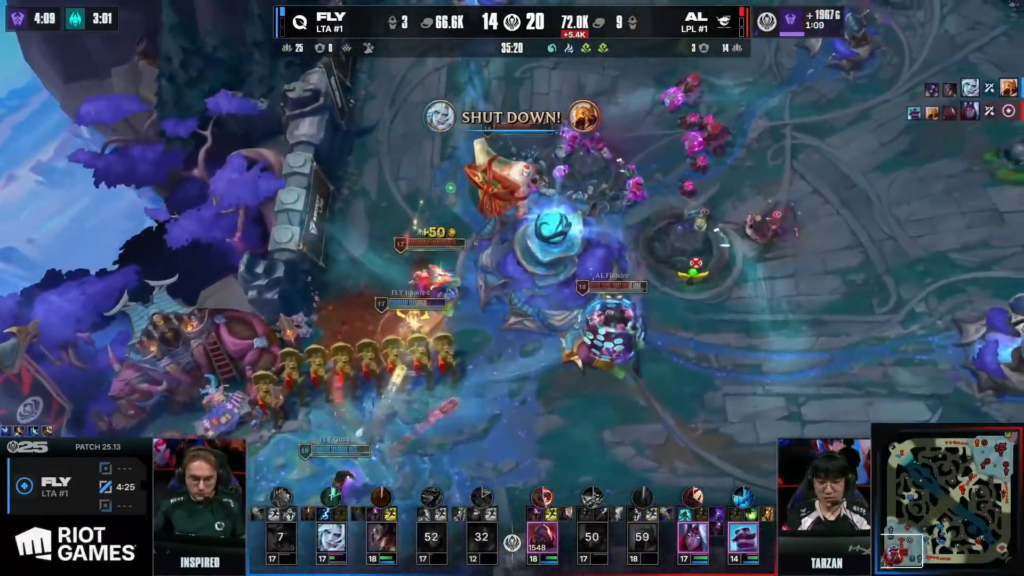Open the minimap in the corner
The image size is (1024, 576).
948,500
